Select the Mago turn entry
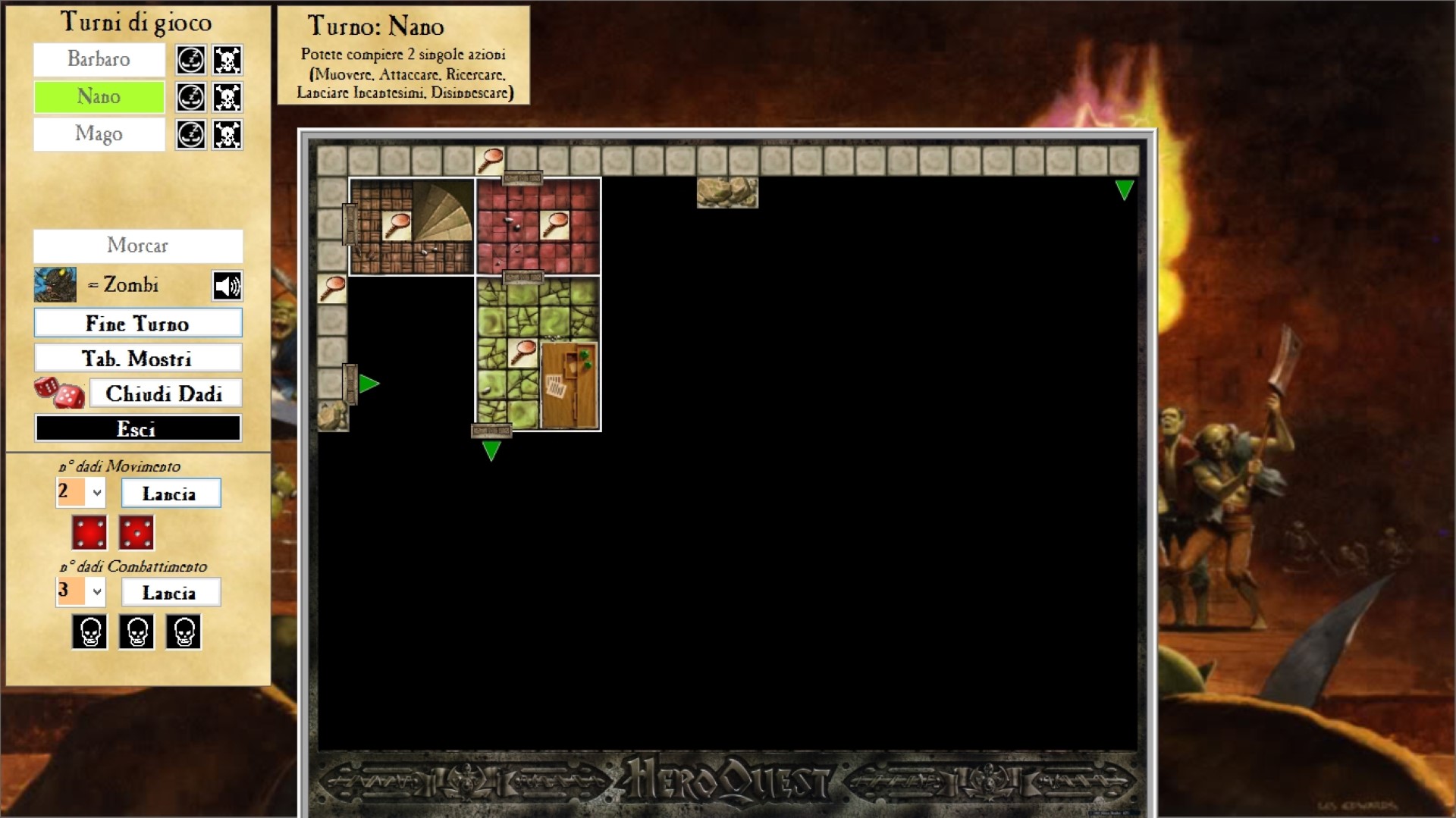Image resolution: width=1456 pixels, height=818 pixels. [99, 134]
